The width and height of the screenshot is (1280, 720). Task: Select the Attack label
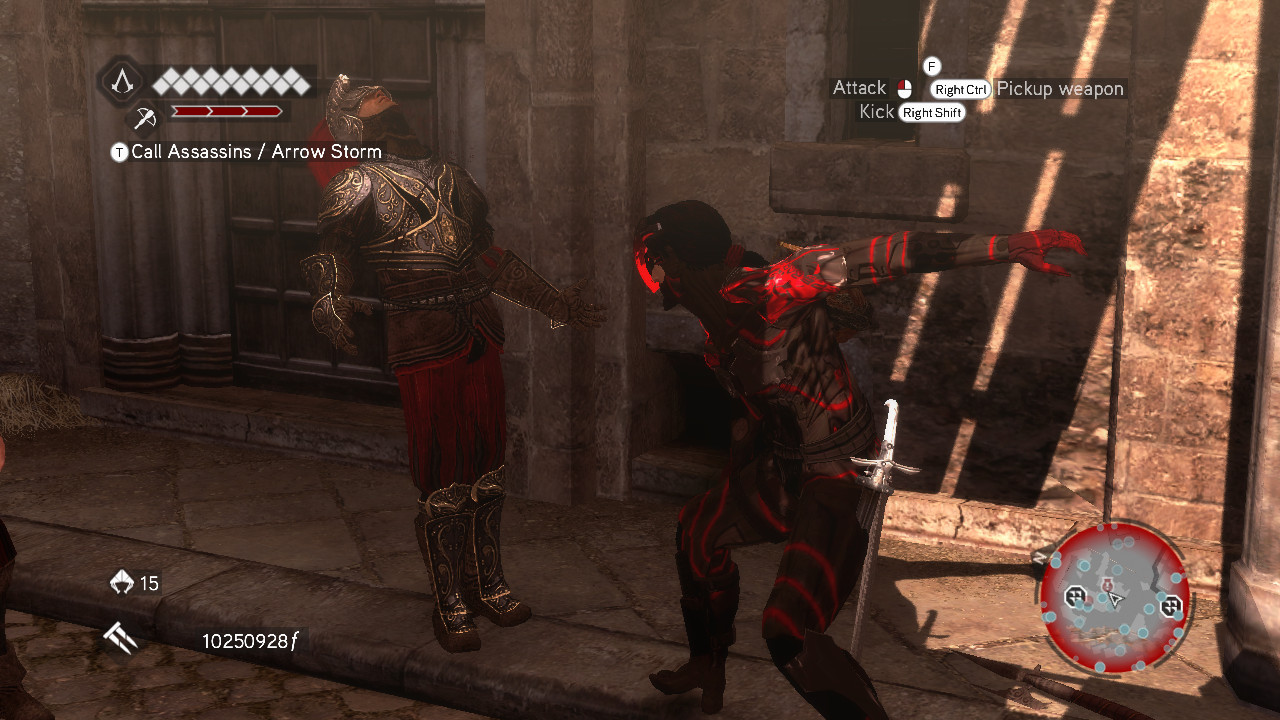tap(858, 87)
